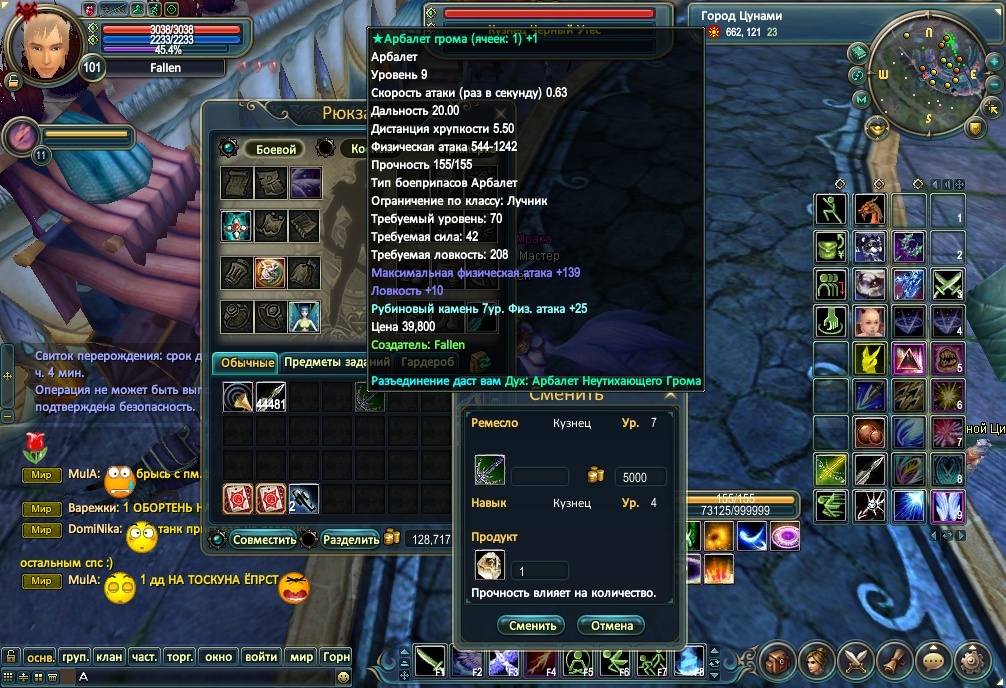Switch chat to the торг. channel tab
1006x688 pixels.
tap(180, 657)
